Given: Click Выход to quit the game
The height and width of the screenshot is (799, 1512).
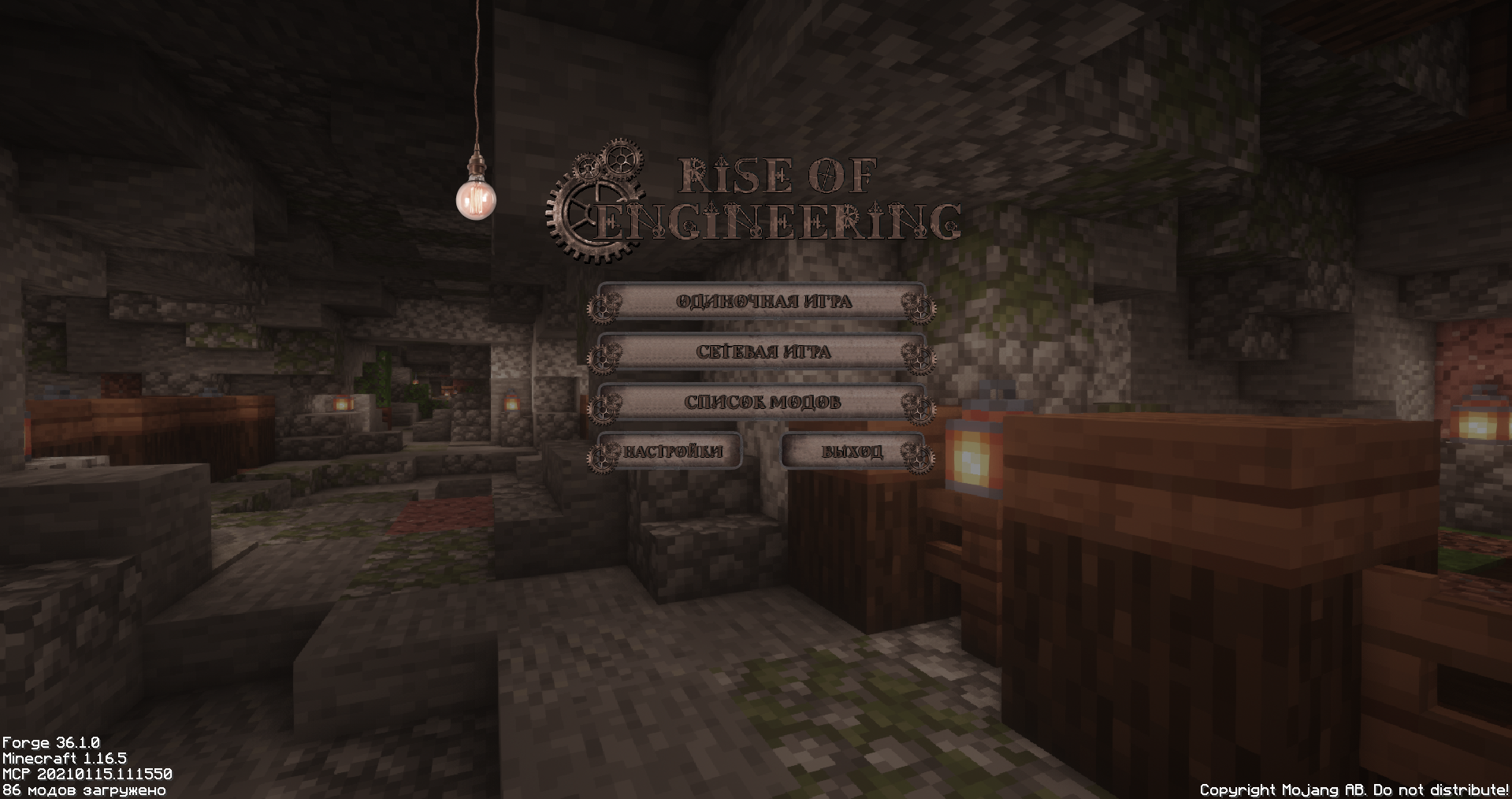Looking at the screenshot, I should 853,452.
